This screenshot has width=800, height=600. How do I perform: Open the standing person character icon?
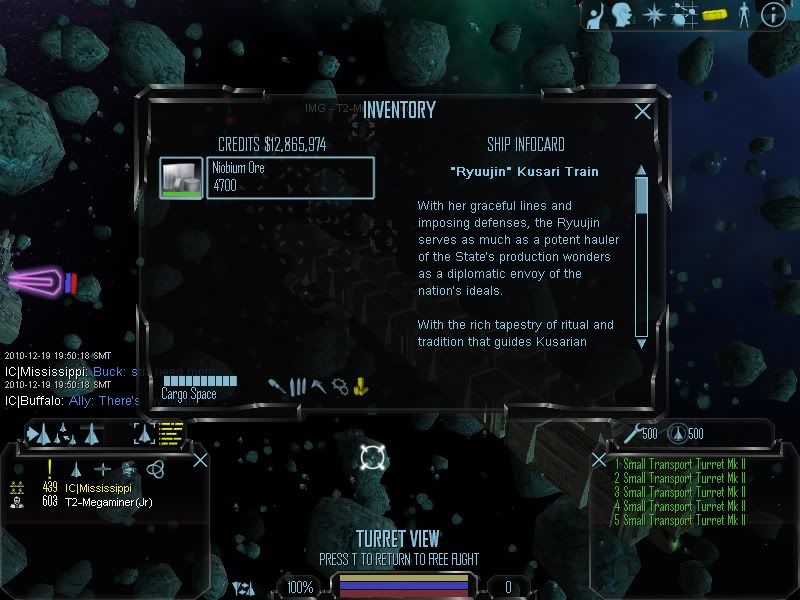point(743,14)
